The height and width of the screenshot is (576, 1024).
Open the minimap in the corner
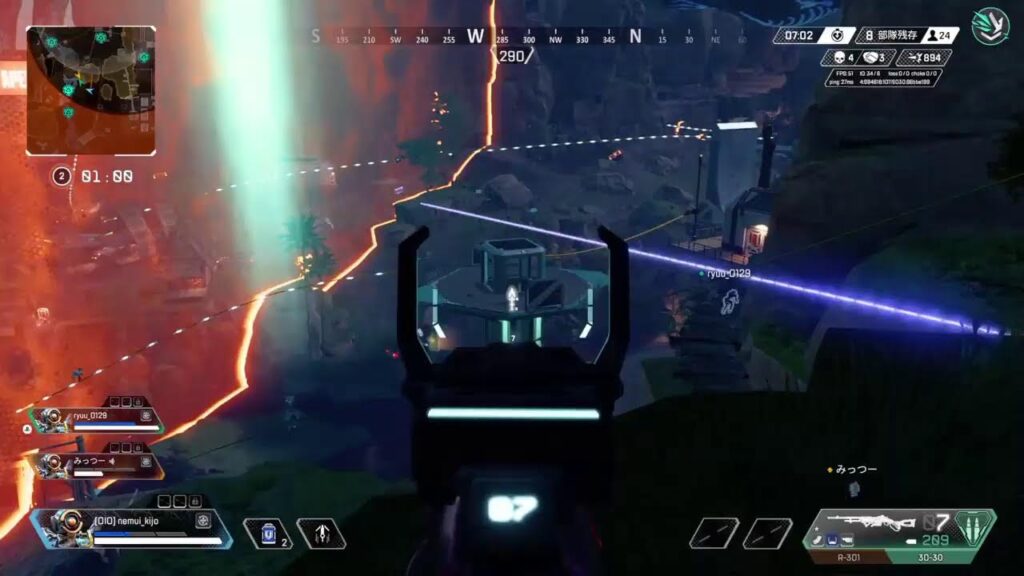(91, 90)
